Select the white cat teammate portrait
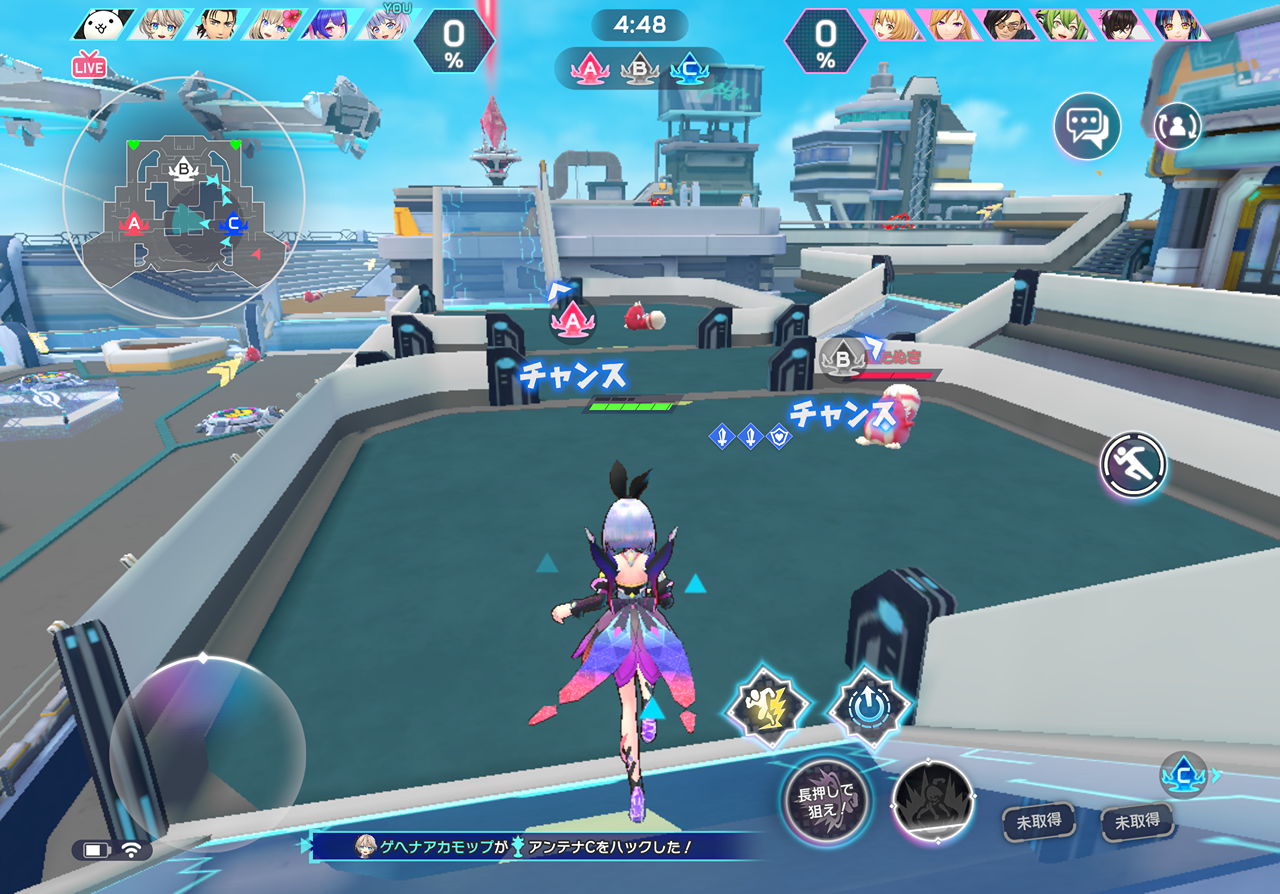 [x=103, y=24]
